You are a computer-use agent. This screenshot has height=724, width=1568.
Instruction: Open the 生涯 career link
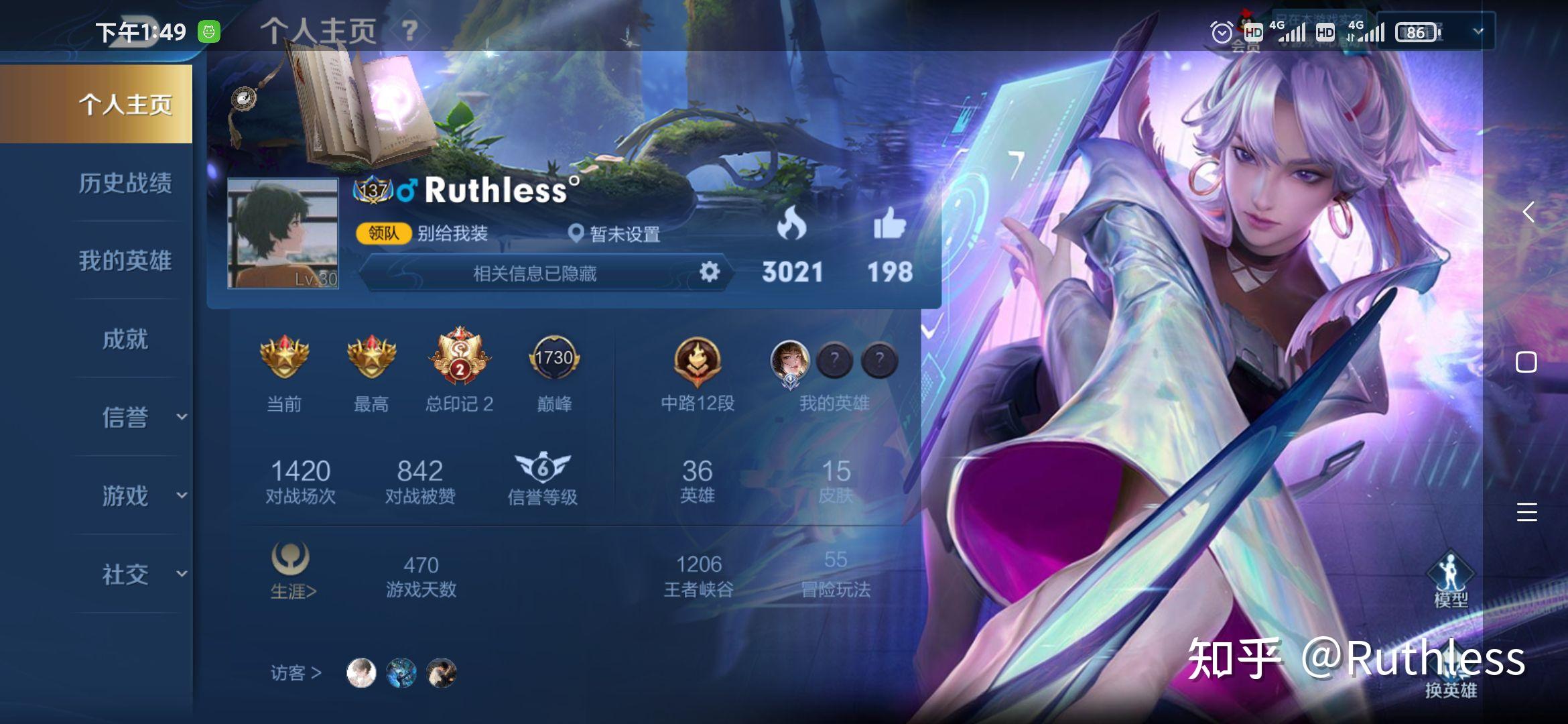(x=292, y=571)
